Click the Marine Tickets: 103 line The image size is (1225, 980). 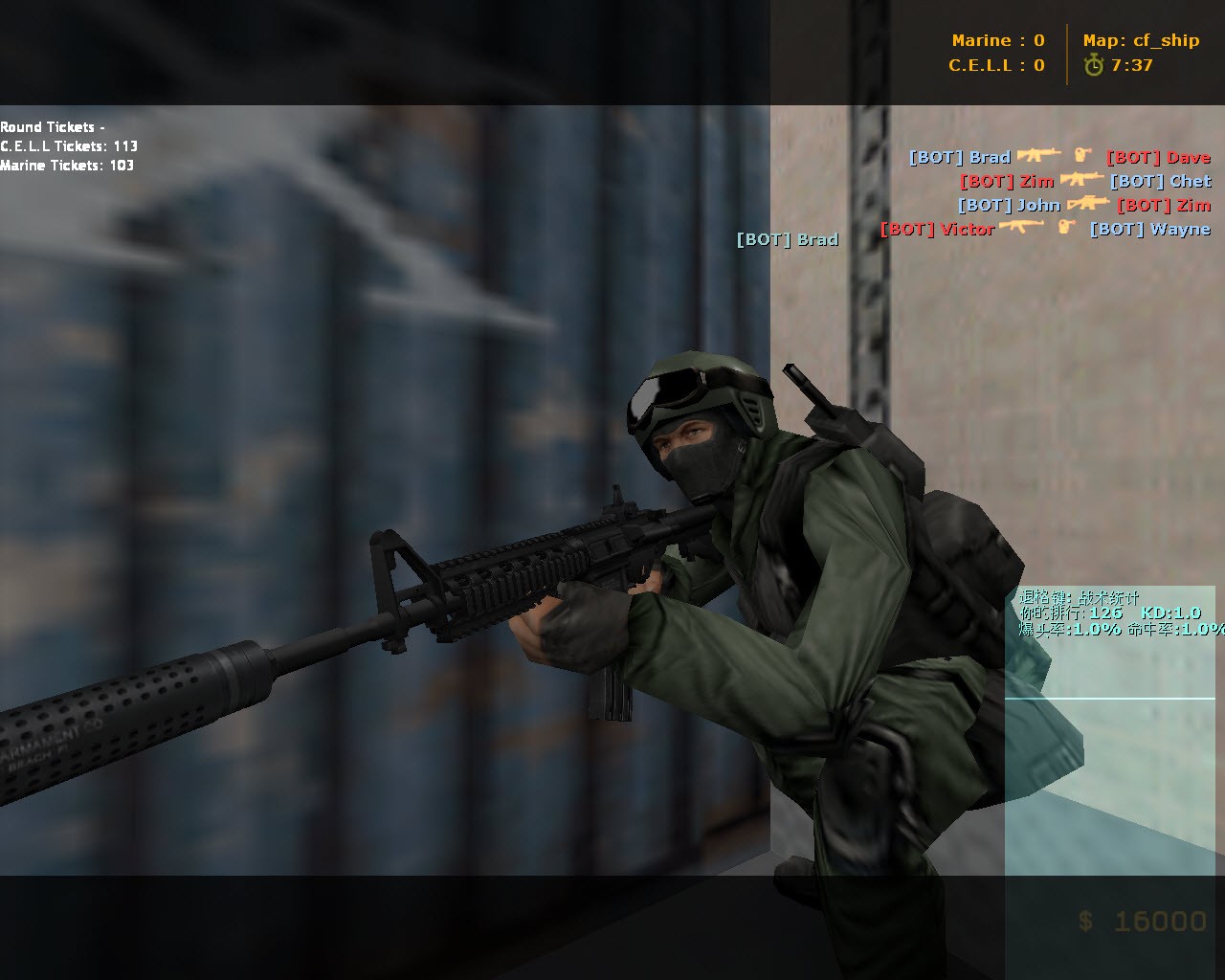pyautogui.click(x=67, y=165)
